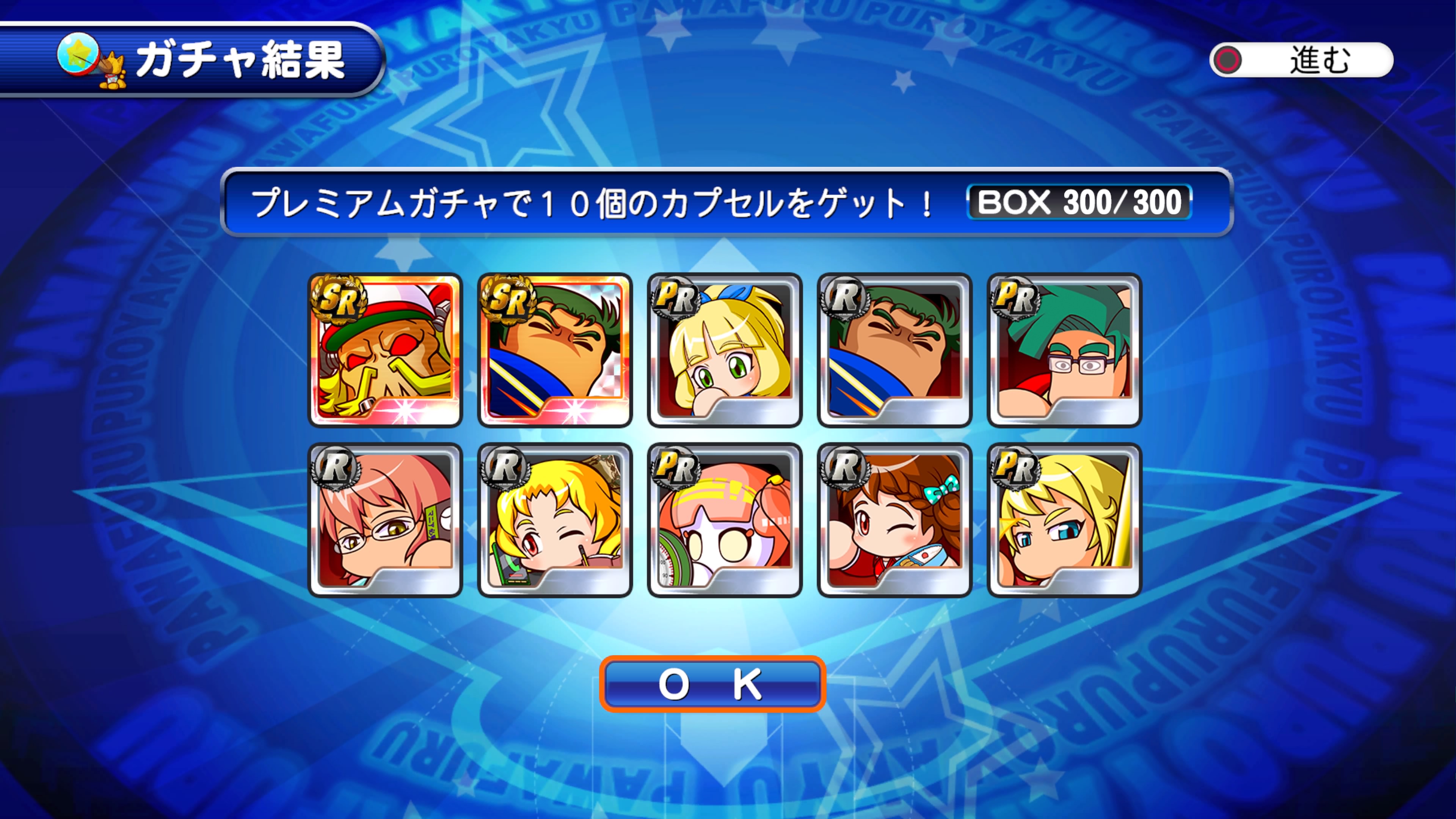Select the R winking blonde girl card
Viewport: 1456px width, 819px height.
click(554, 520)
